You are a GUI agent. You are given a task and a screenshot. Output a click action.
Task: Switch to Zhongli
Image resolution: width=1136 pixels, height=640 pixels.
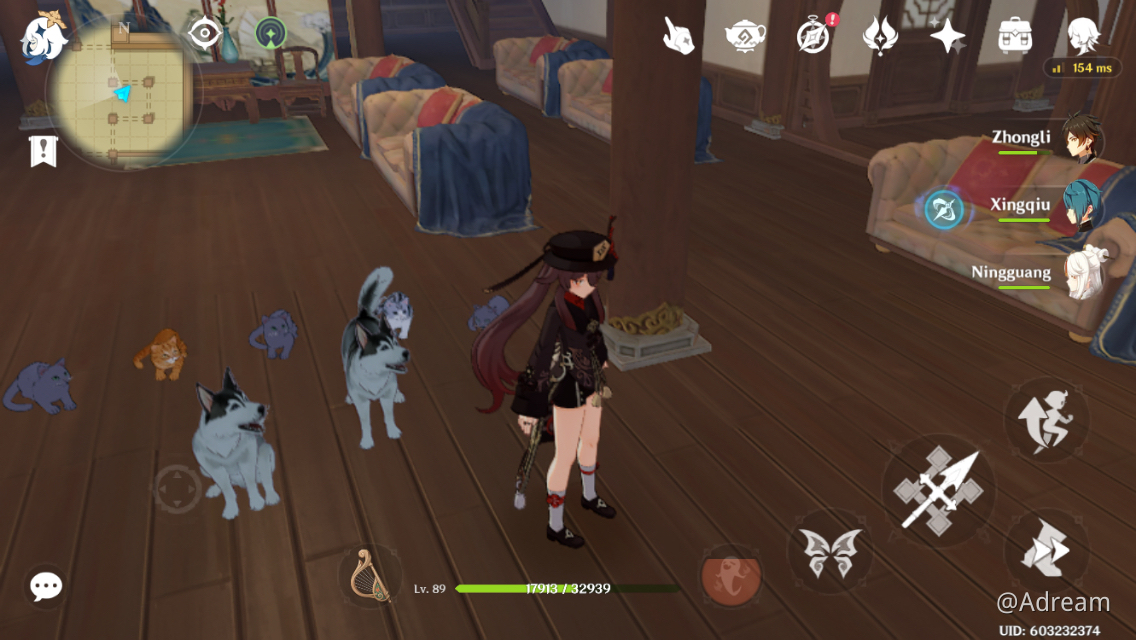pos(1082,142)
